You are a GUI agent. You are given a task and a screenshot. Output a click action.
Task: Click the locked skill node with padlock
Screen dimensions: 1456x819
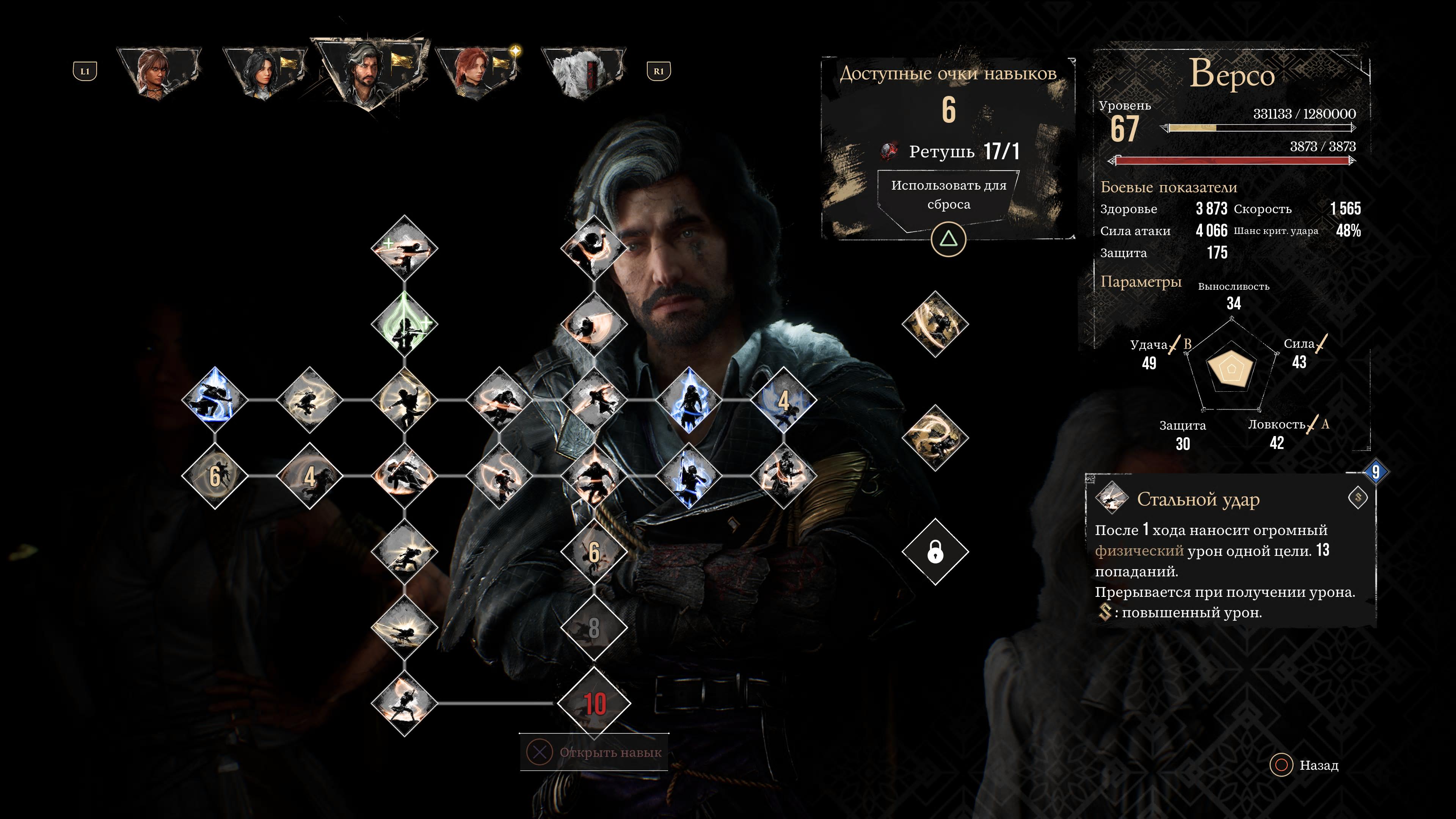935,552
